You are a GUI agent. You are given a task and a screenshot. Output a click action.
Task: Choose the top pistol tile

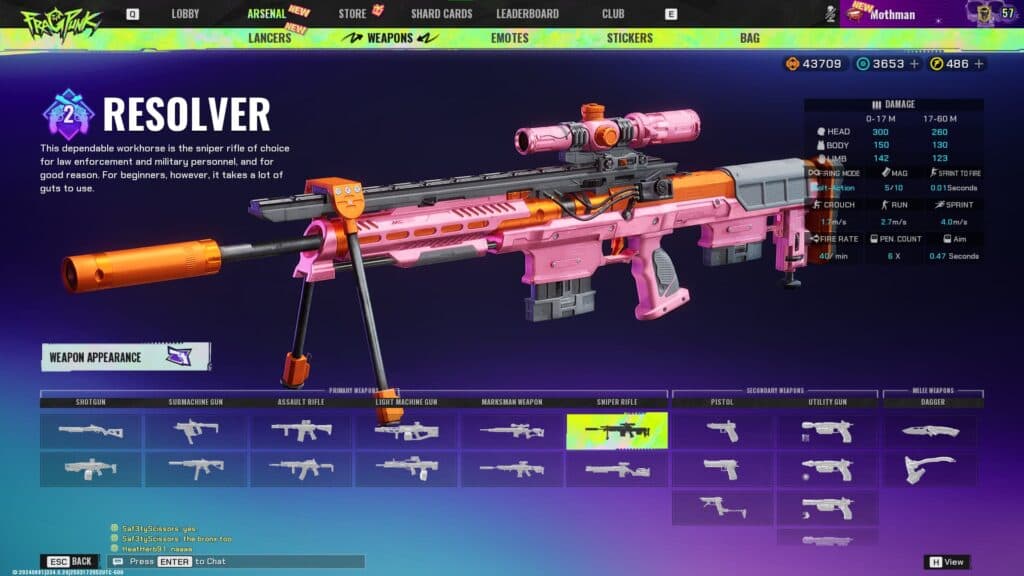tap(722, 430)
